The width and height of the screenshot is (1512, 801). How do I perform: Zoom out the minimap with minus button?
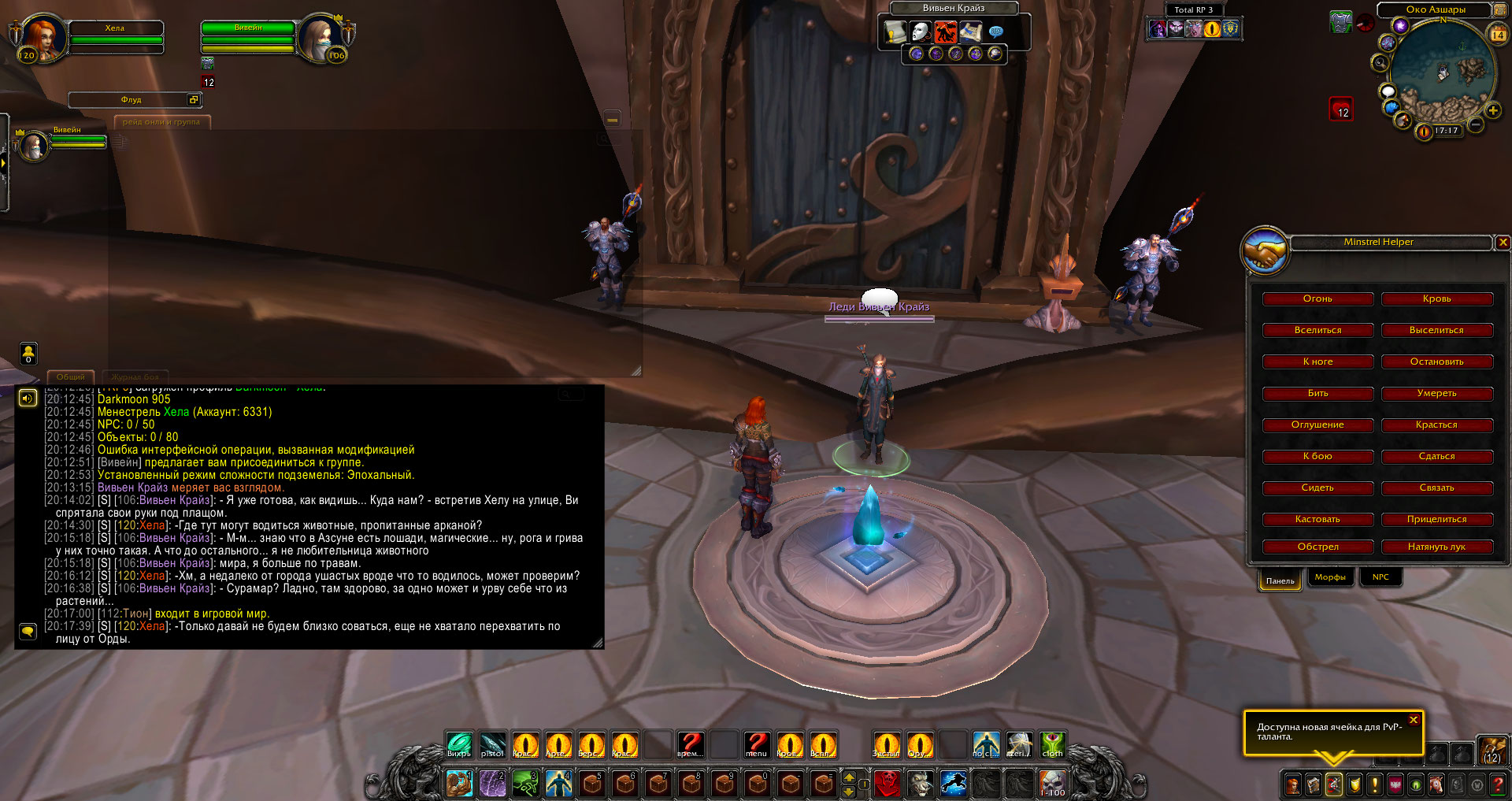click(x=1476, y=124)
